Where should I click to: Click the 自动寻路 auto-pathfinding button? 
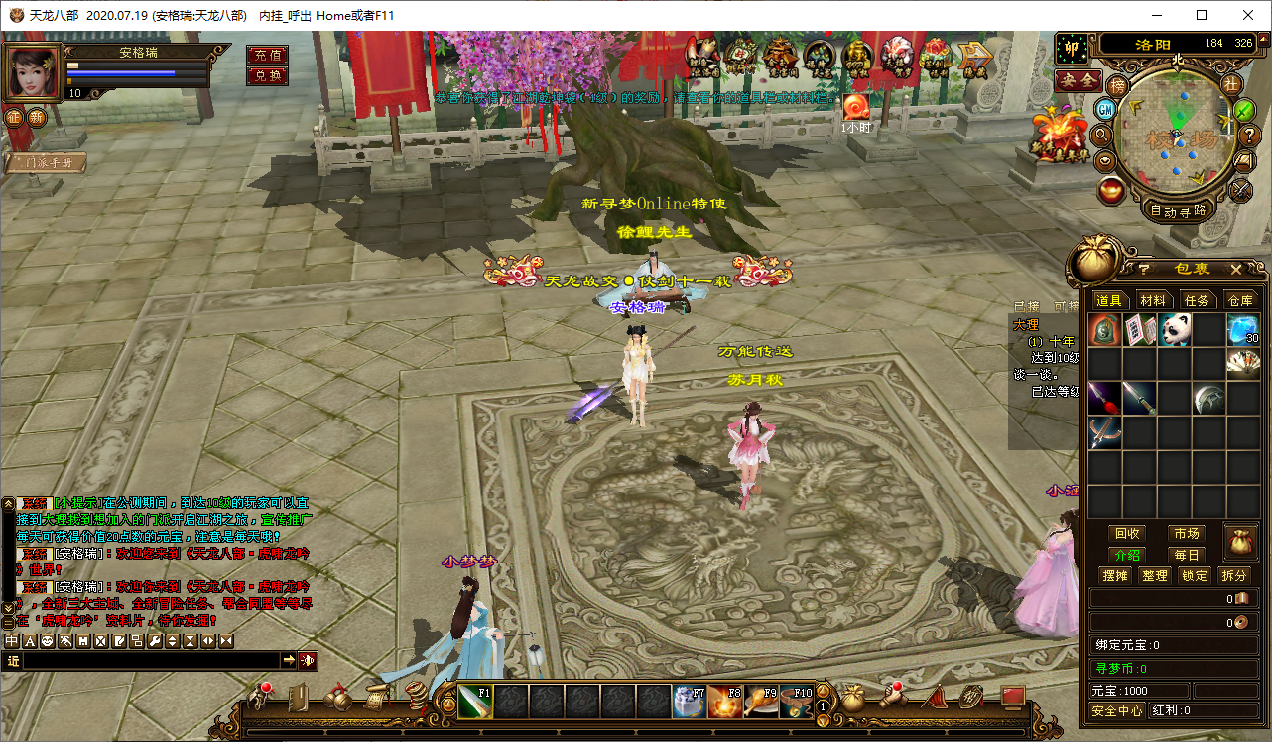[x=1179, y=211]
